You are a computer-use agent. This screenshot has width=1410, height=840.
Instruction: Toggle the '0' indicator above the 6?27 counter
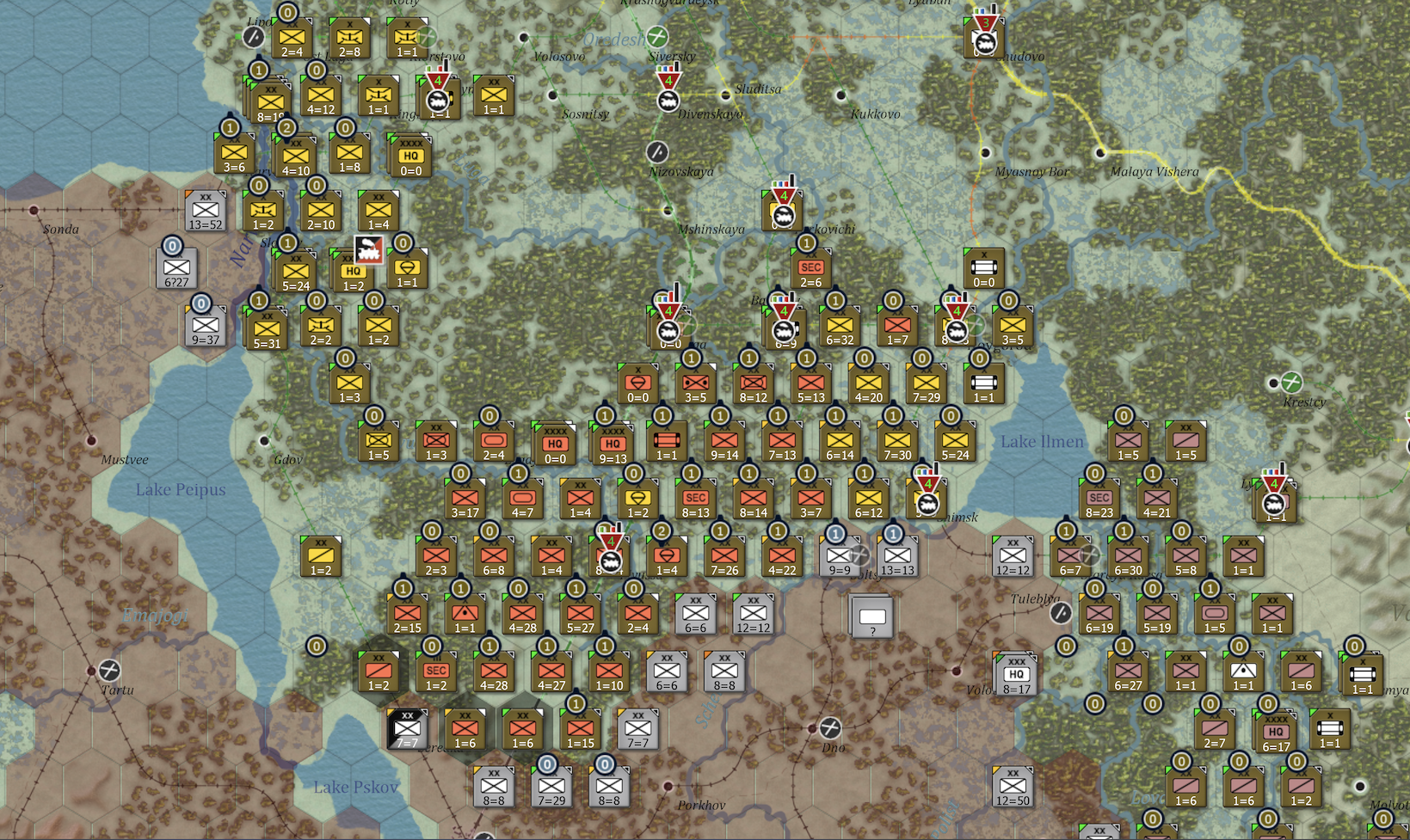tap(174, 247)
